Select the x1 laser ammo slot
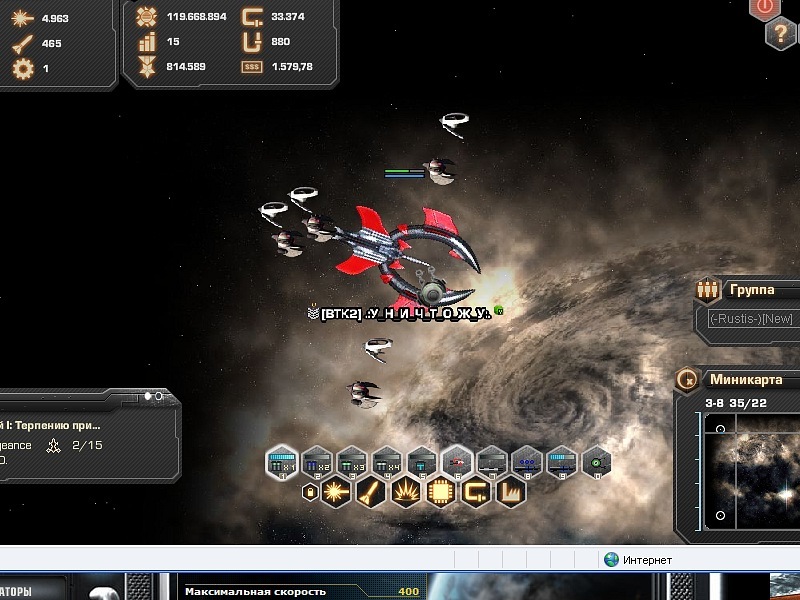 coord(283,462)
